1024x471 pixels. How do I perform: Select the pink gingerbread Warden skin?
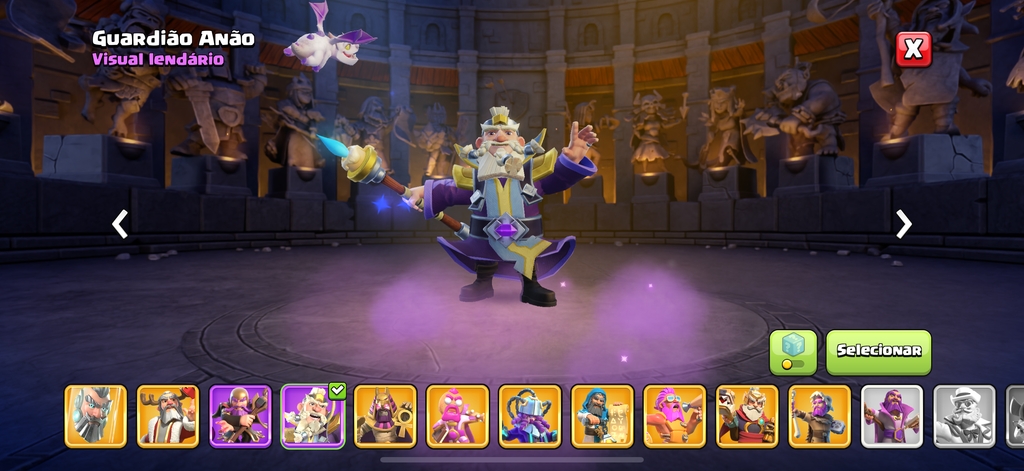coord(457,416)
